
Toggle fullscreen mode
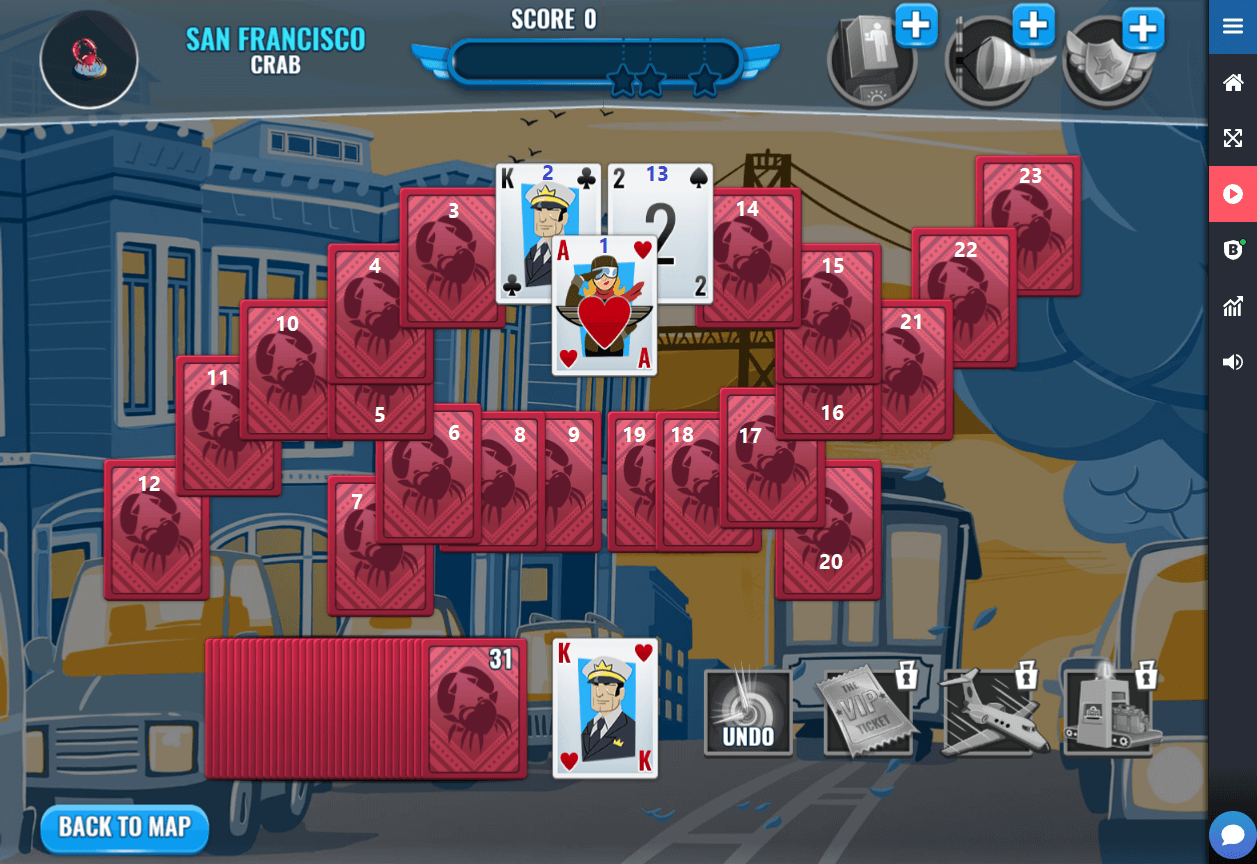(x=1233, y=138)
